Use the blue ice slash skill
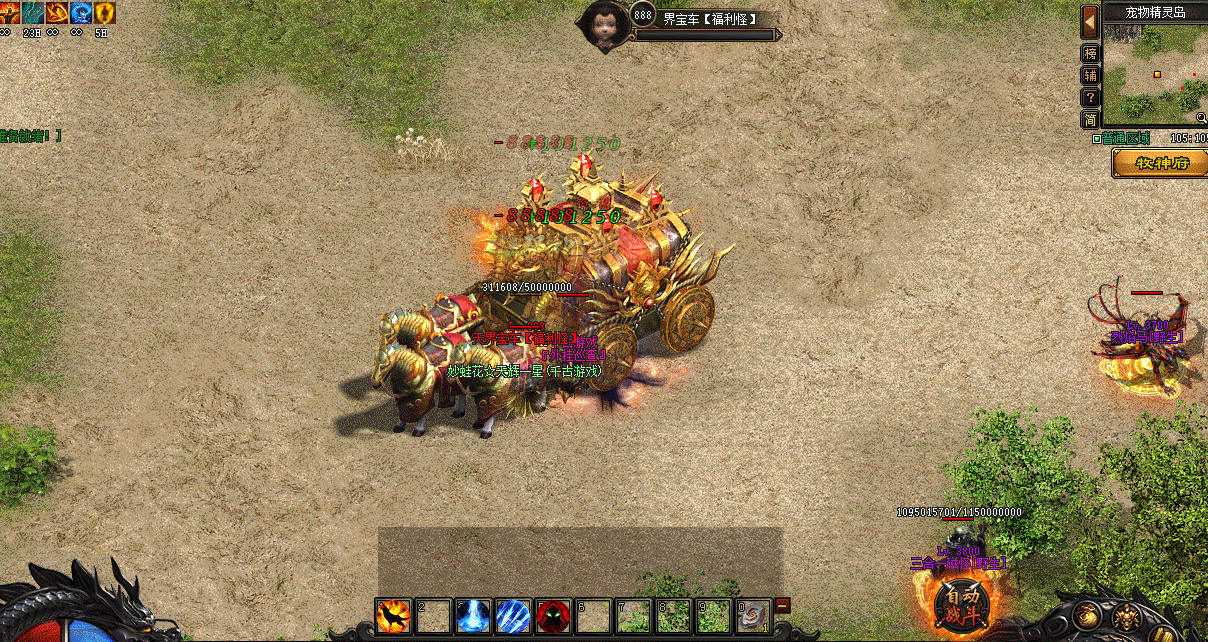Viewport: 1208px width, 642px height. [x=513, y=615]
